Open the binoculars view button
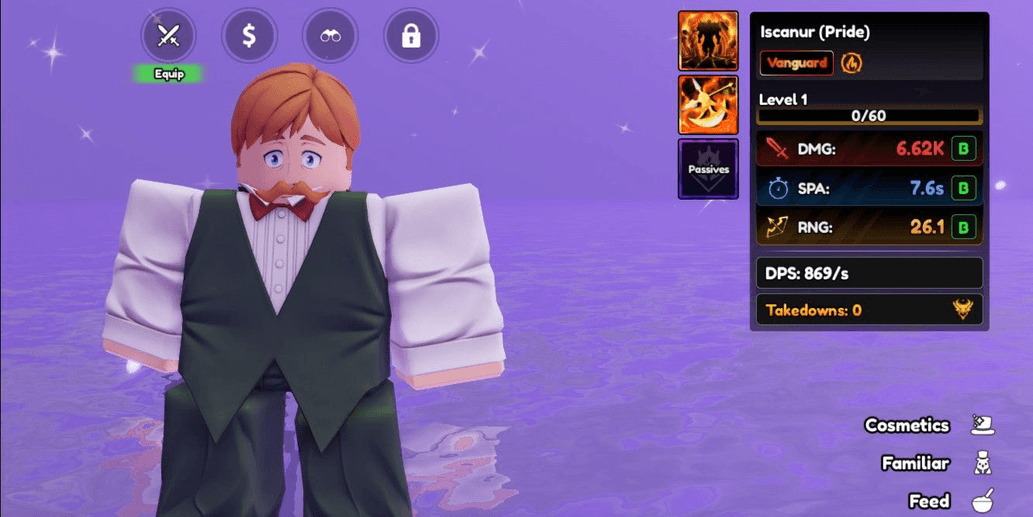The width and height of the screenshot is (1033, 517). pyautogui.click(x=330, y=37)
